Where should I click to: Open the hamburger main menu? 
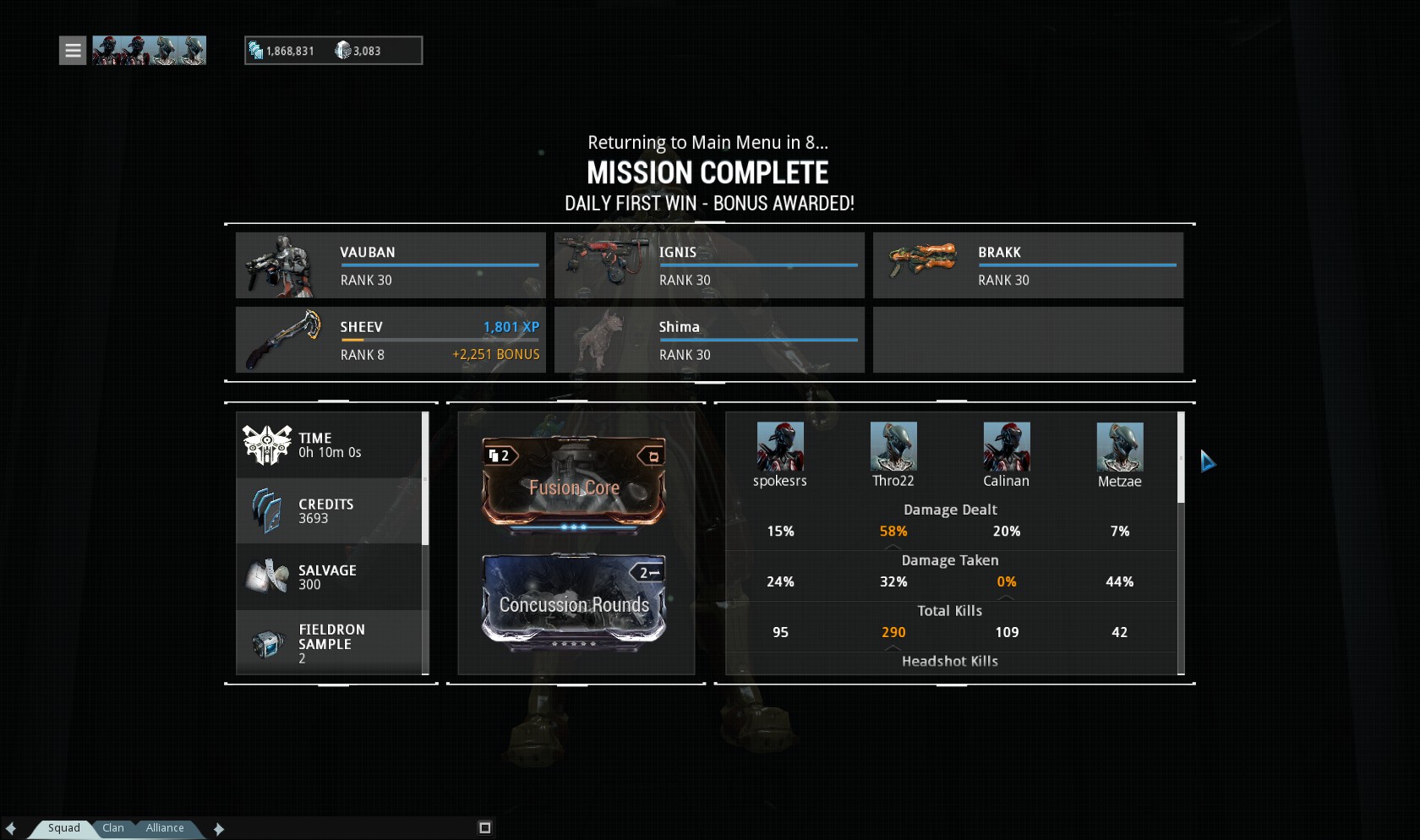73,51
